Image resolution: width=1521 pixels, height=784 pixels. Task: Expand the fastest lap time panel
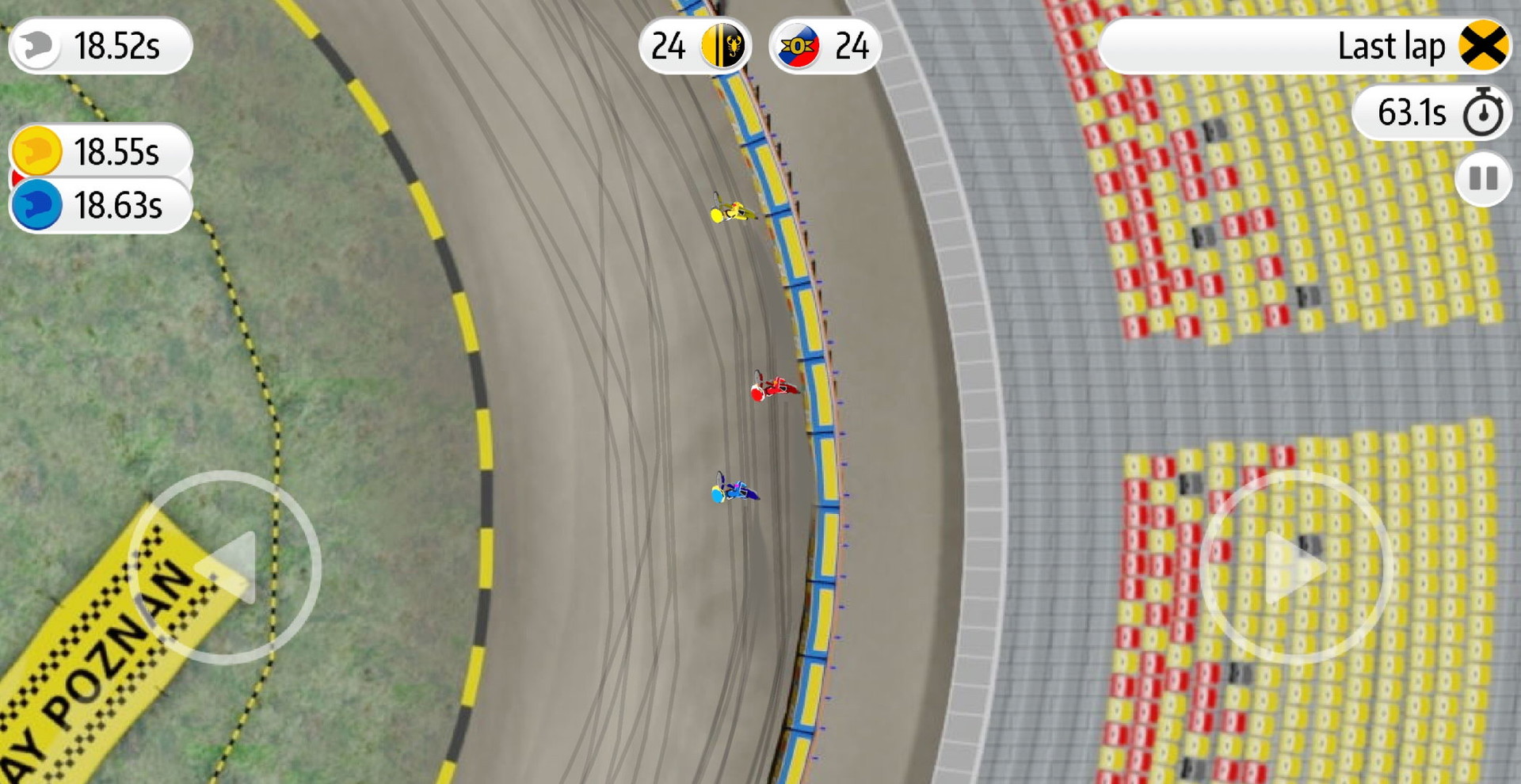(x=99, y=46)
